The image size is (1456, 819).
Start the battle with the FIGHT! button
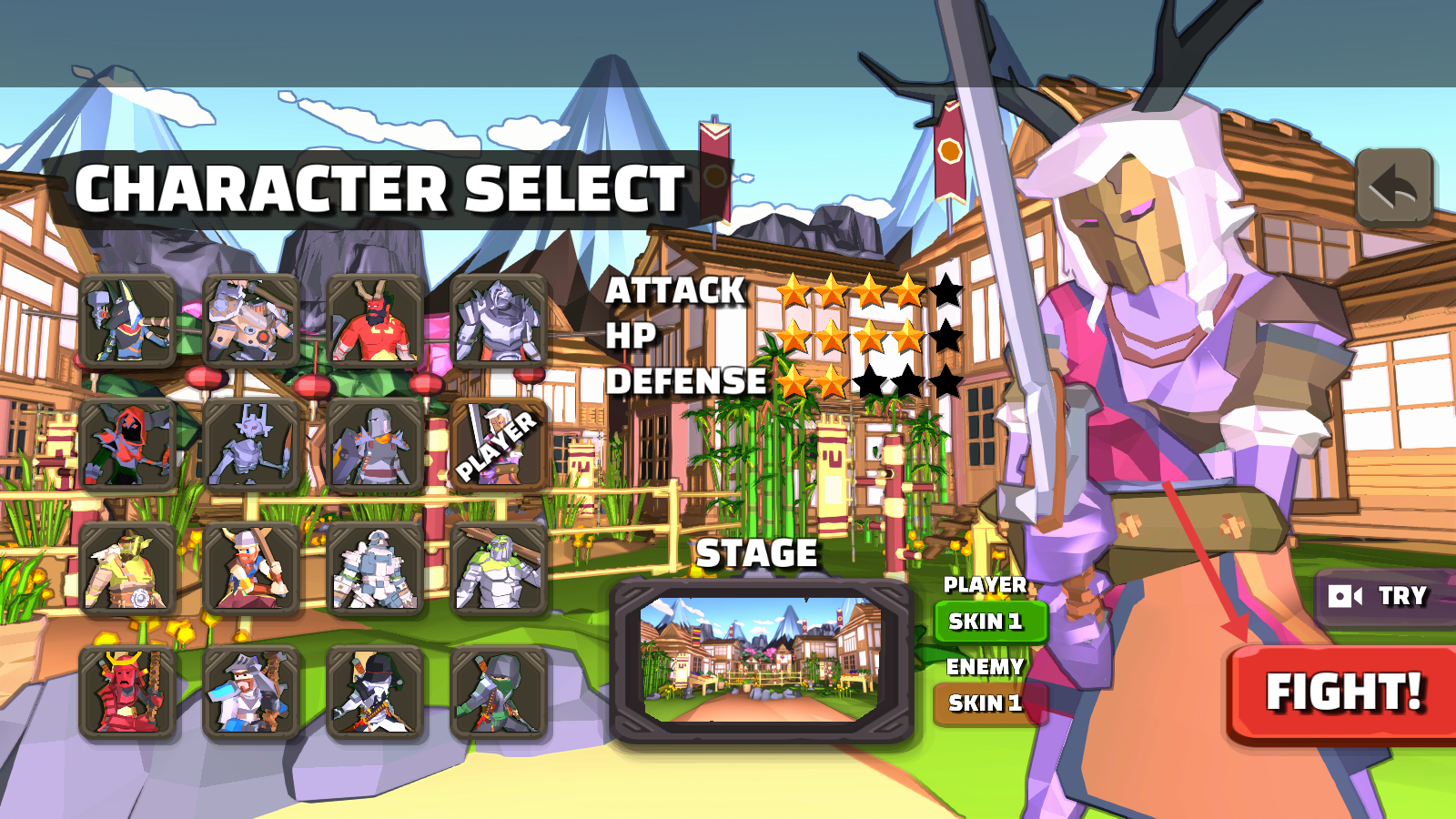1343,693
